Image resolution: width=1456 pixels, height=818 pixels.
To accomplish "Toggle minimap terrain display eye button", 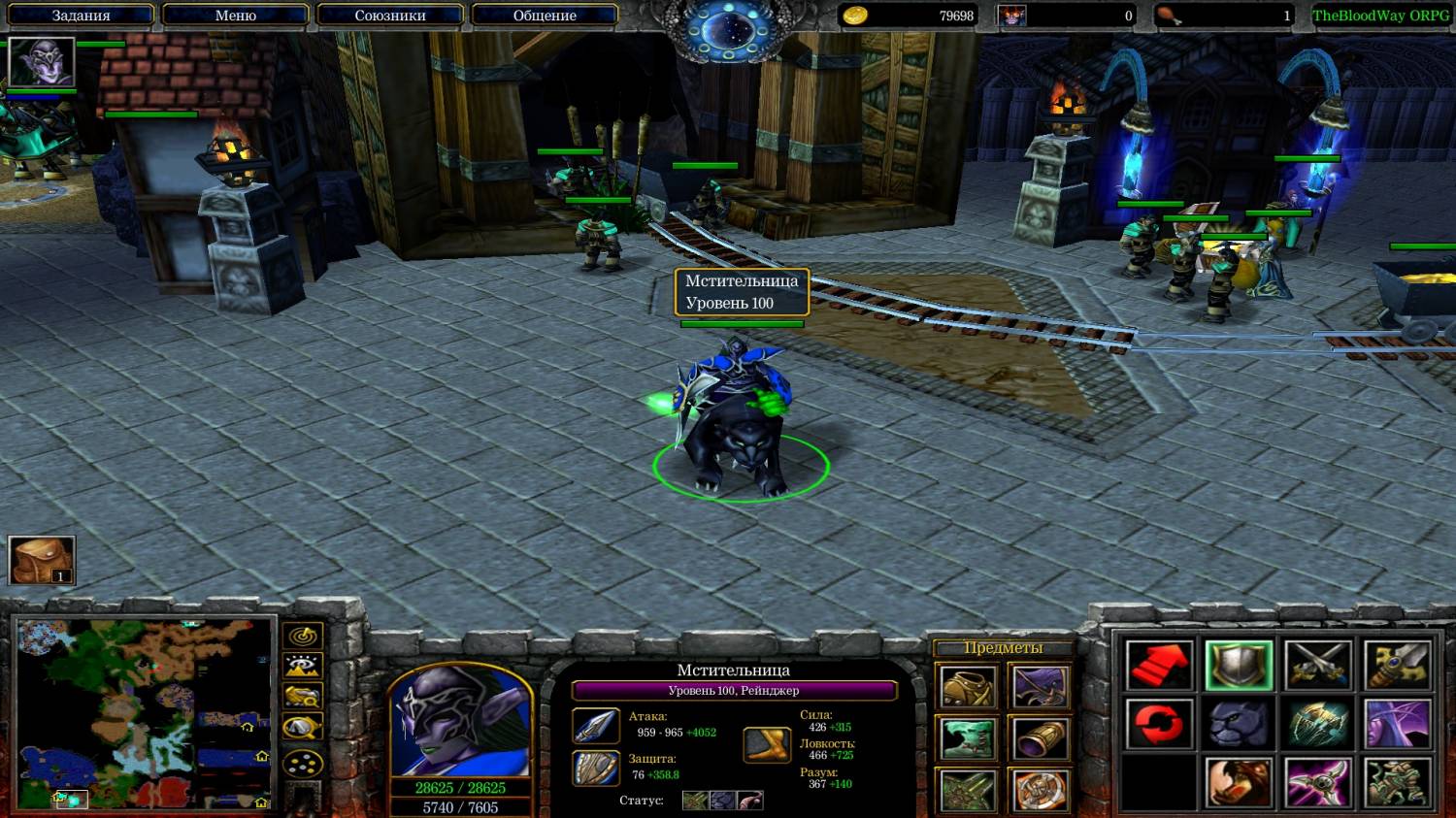I will [303, 666].
